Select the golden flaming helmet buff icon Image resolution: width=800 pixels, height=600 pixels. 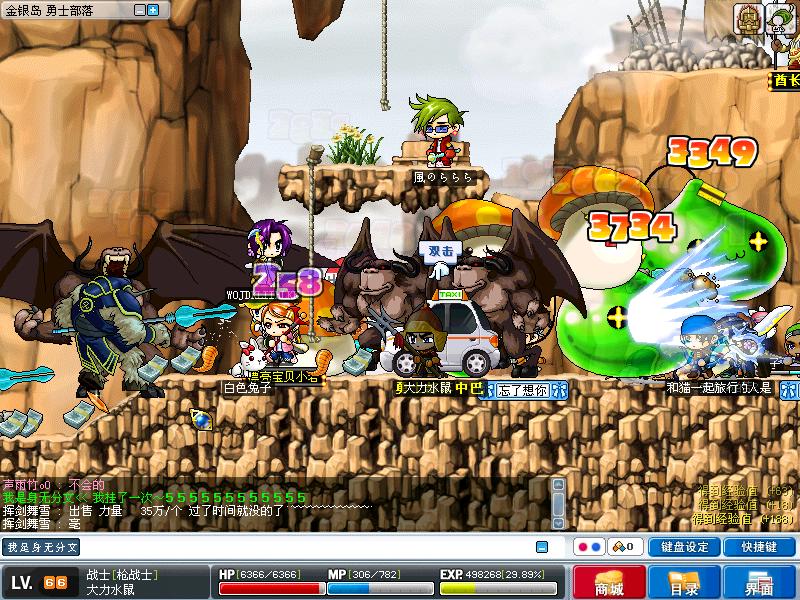748,18
